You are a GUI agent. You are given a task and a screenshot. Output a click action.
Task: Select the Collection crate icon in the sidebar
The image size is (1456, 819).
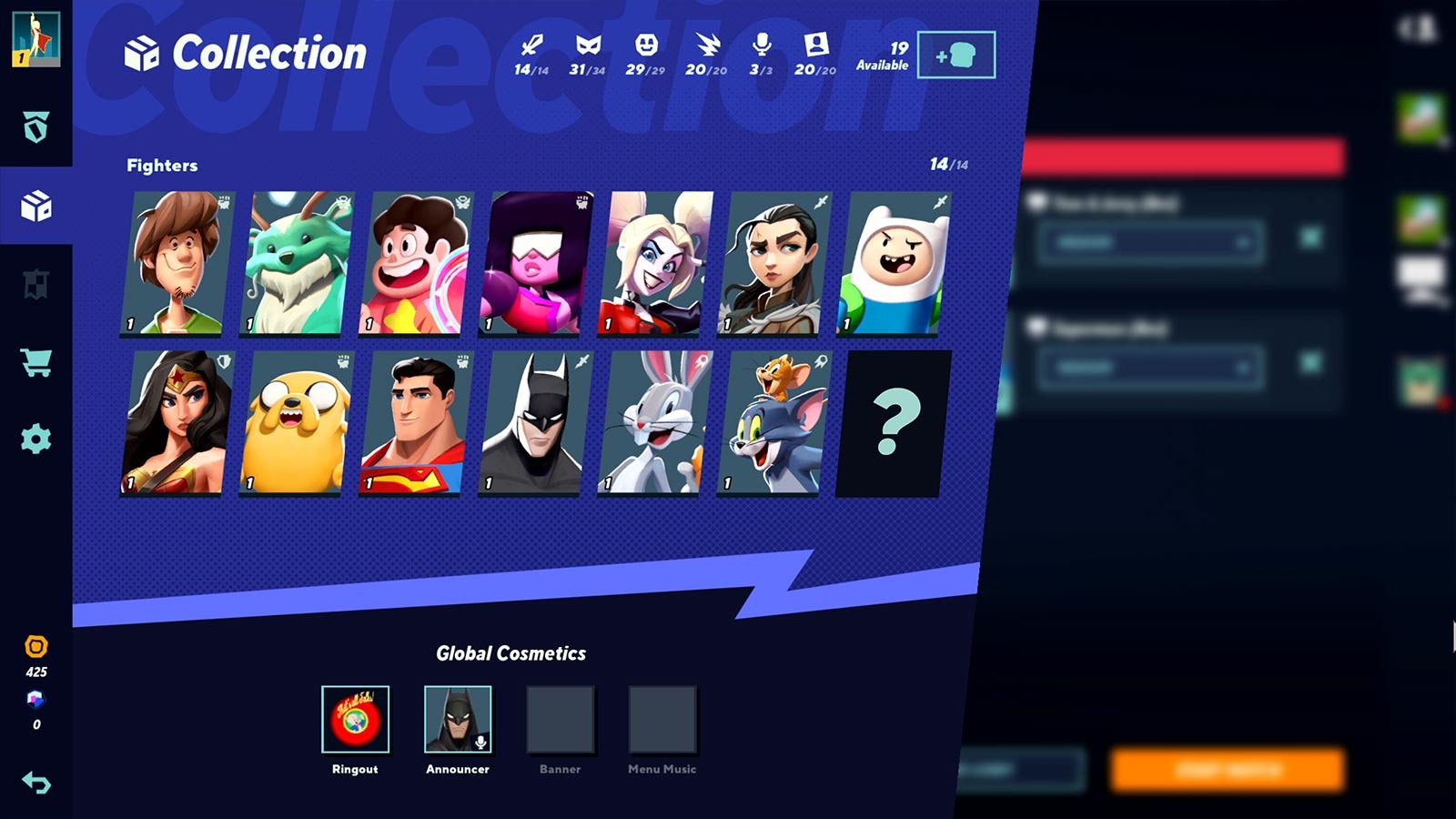tap(36, 207)
